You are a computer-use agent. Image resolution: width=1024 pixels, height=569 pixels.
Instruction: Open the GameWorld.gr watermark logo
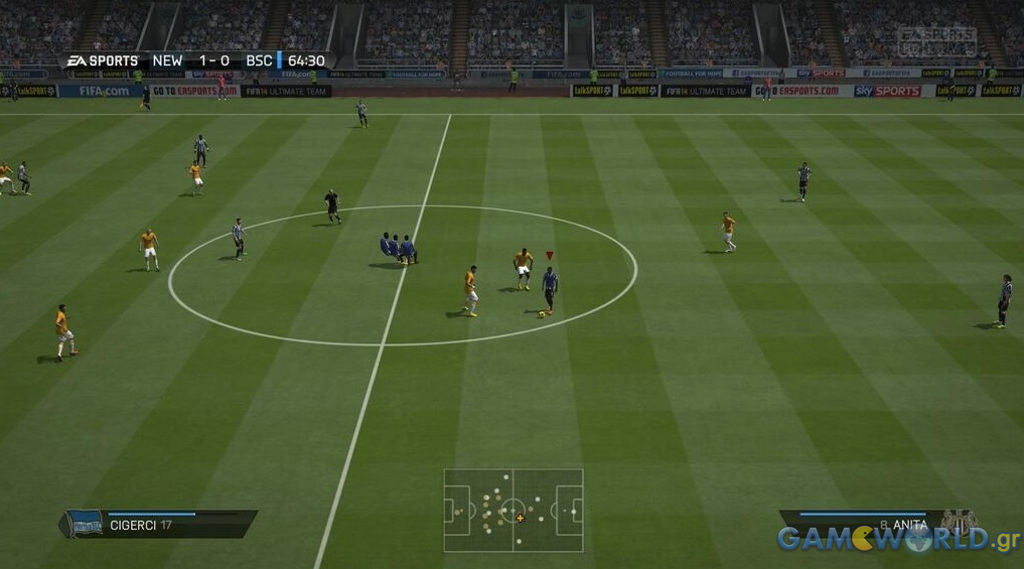point(897,540)
